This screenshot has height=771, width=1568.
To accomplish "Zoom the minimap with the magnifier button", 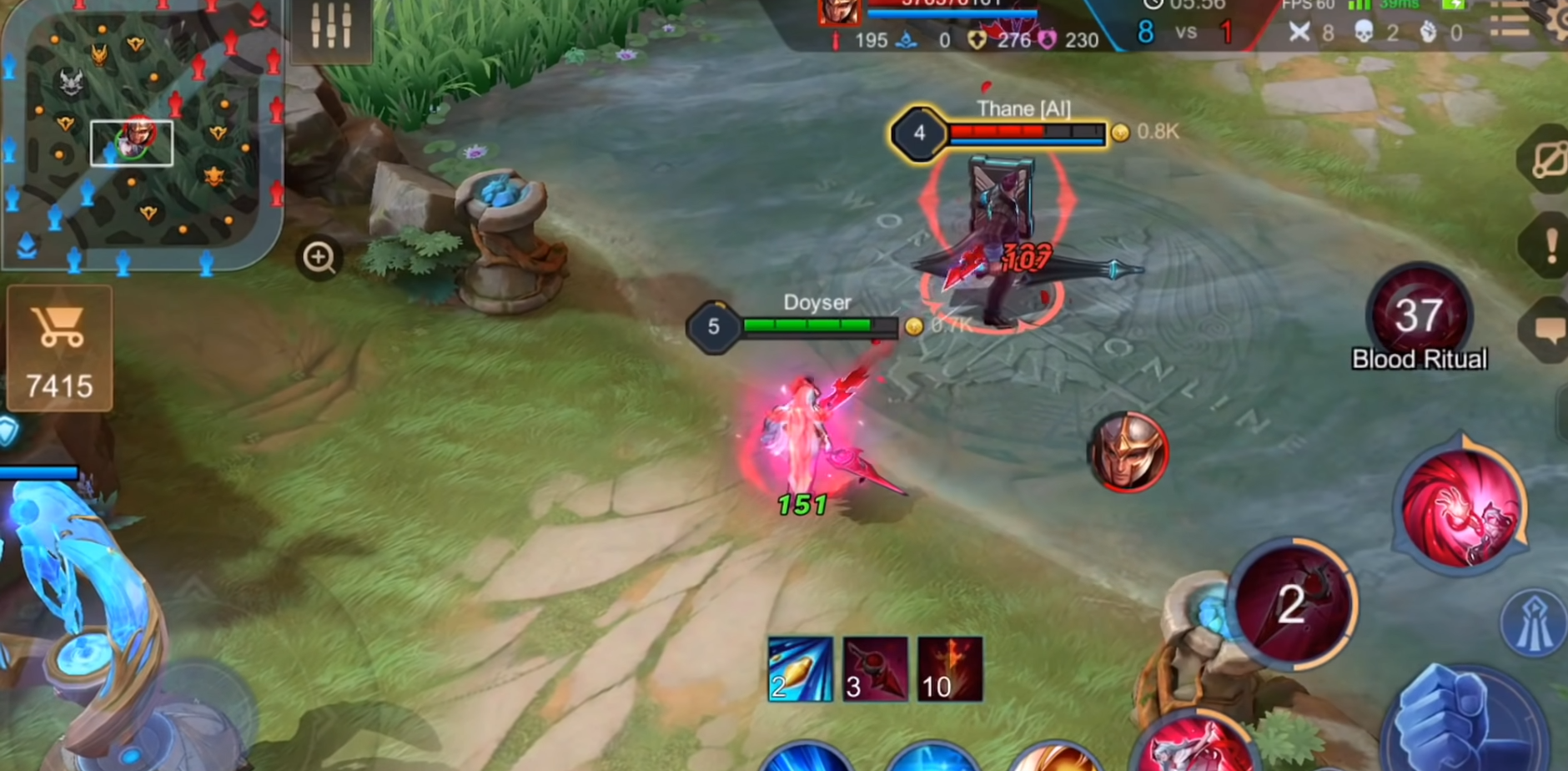I will pos(319,258).
